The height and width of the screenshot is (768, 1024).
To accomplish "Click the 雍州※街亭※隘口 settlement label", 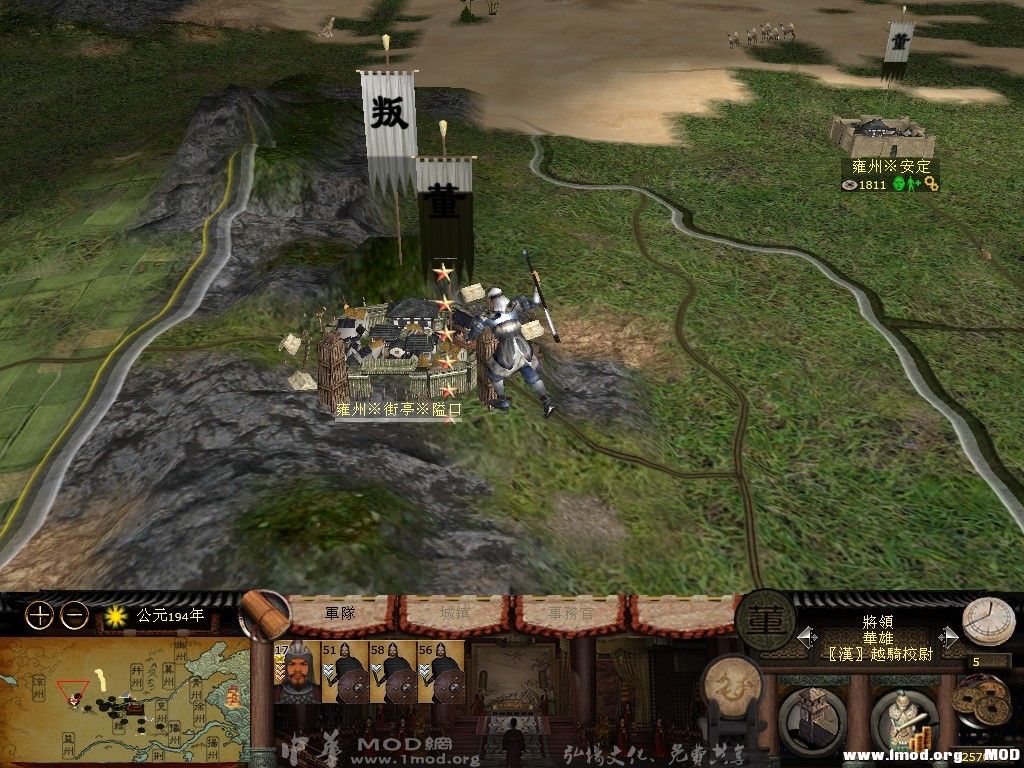I will click(398, 409).
